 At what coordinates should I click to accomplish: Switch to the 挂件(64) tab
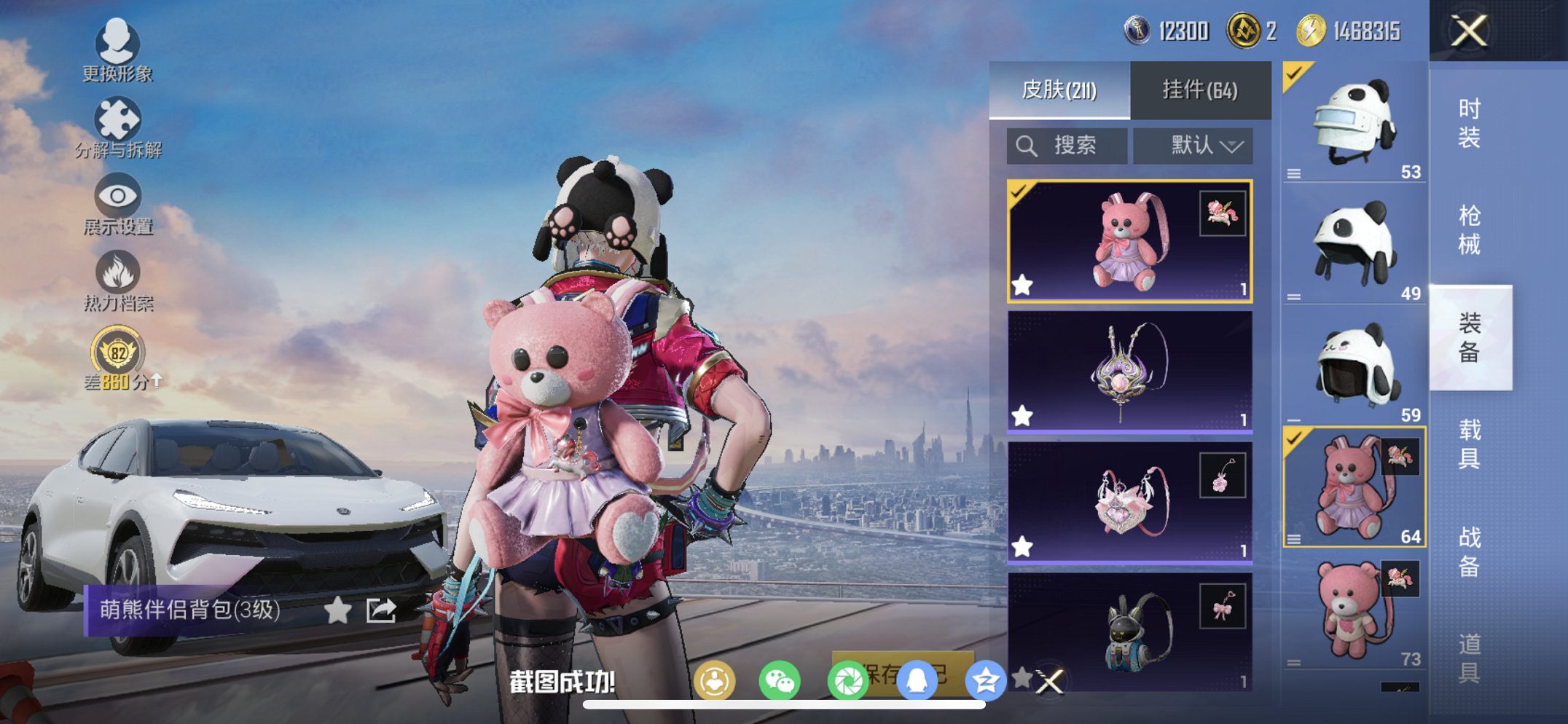click(x=1200, y=89)
